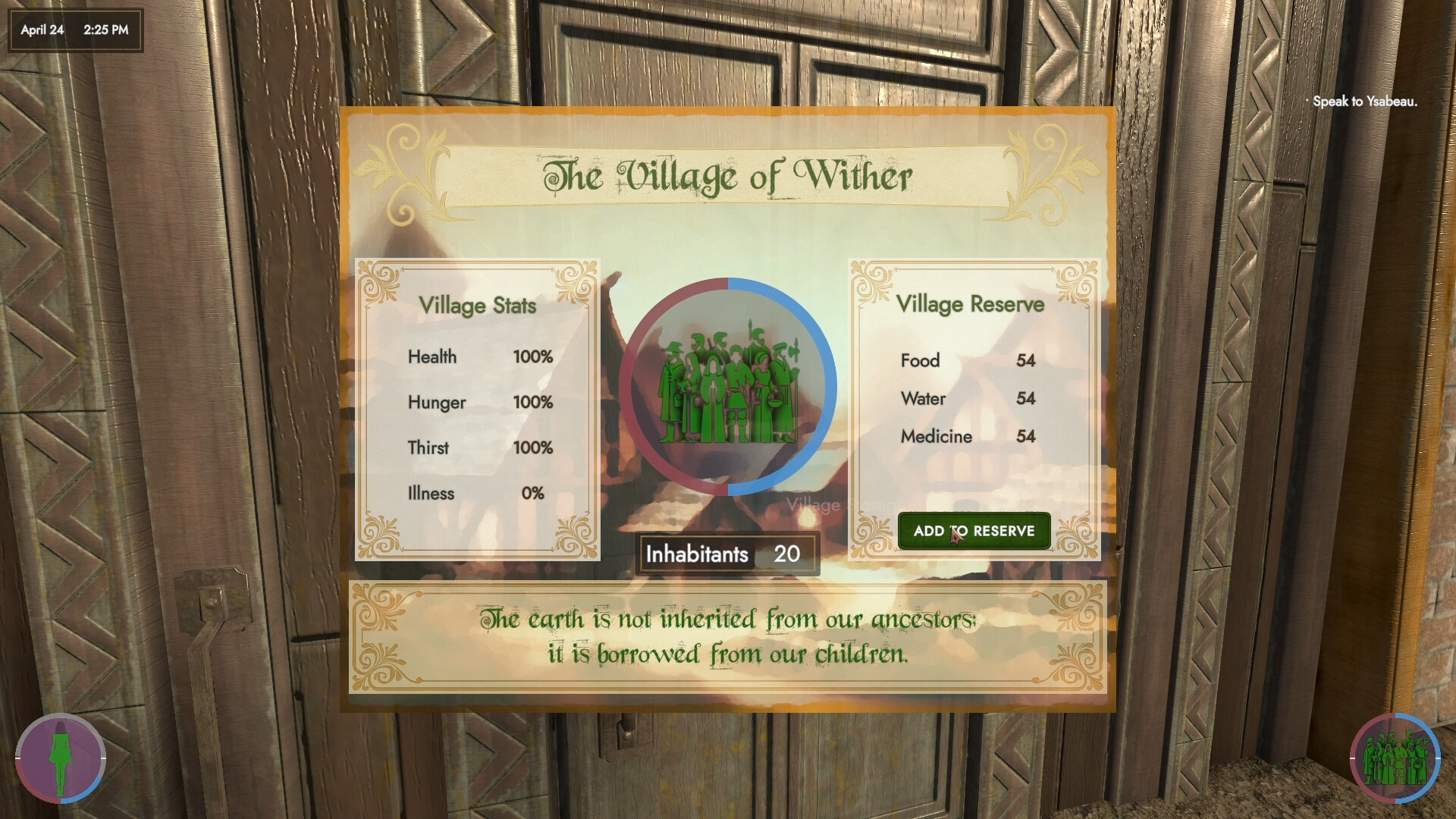Click the date and time display showing April 24
Image resolution: width=1456 pixels, height=819 pixels.
coord(74,30)
